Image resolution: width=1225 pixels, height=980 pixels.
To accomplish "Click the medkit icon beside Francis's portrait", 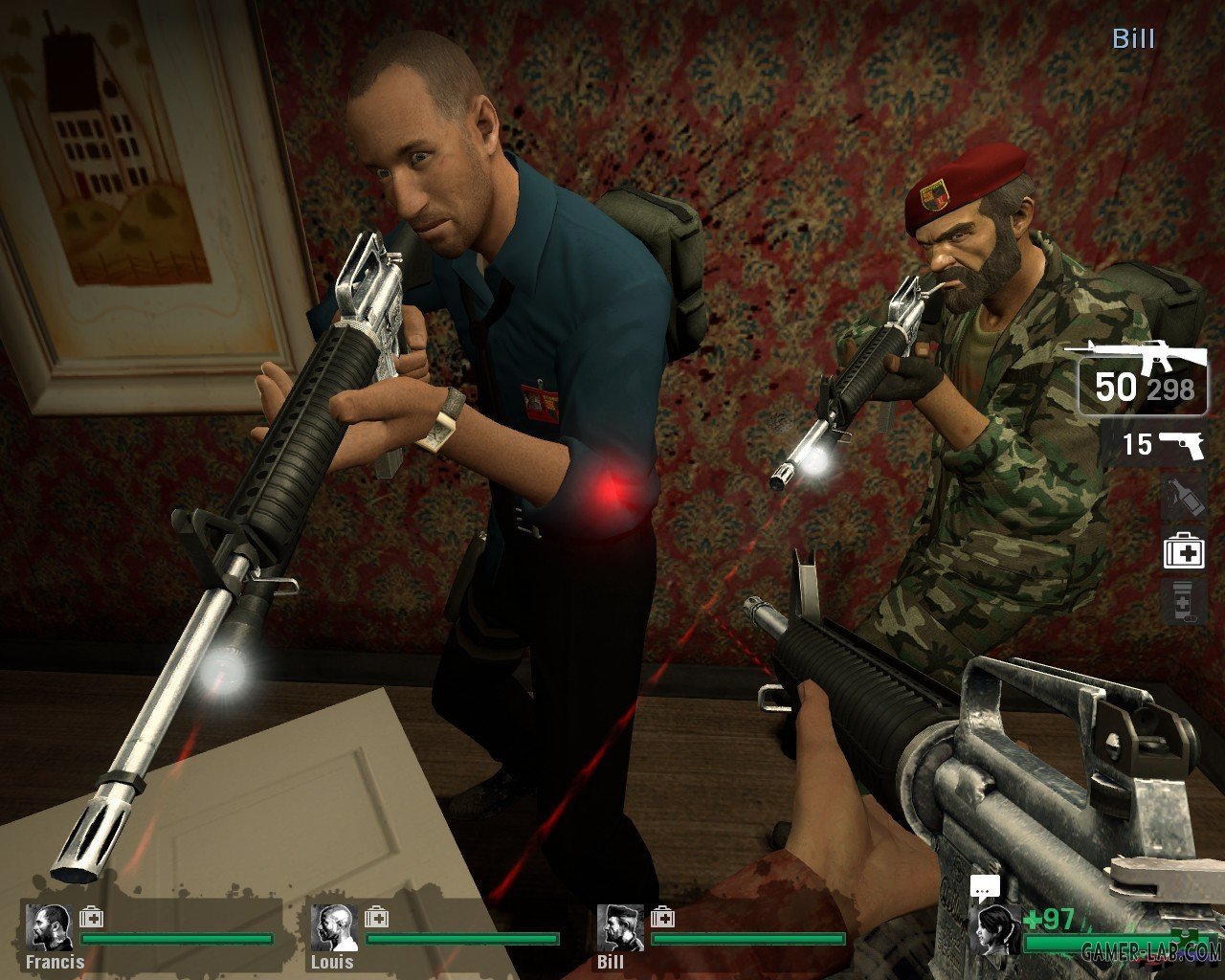I will (x=91, y=918).
